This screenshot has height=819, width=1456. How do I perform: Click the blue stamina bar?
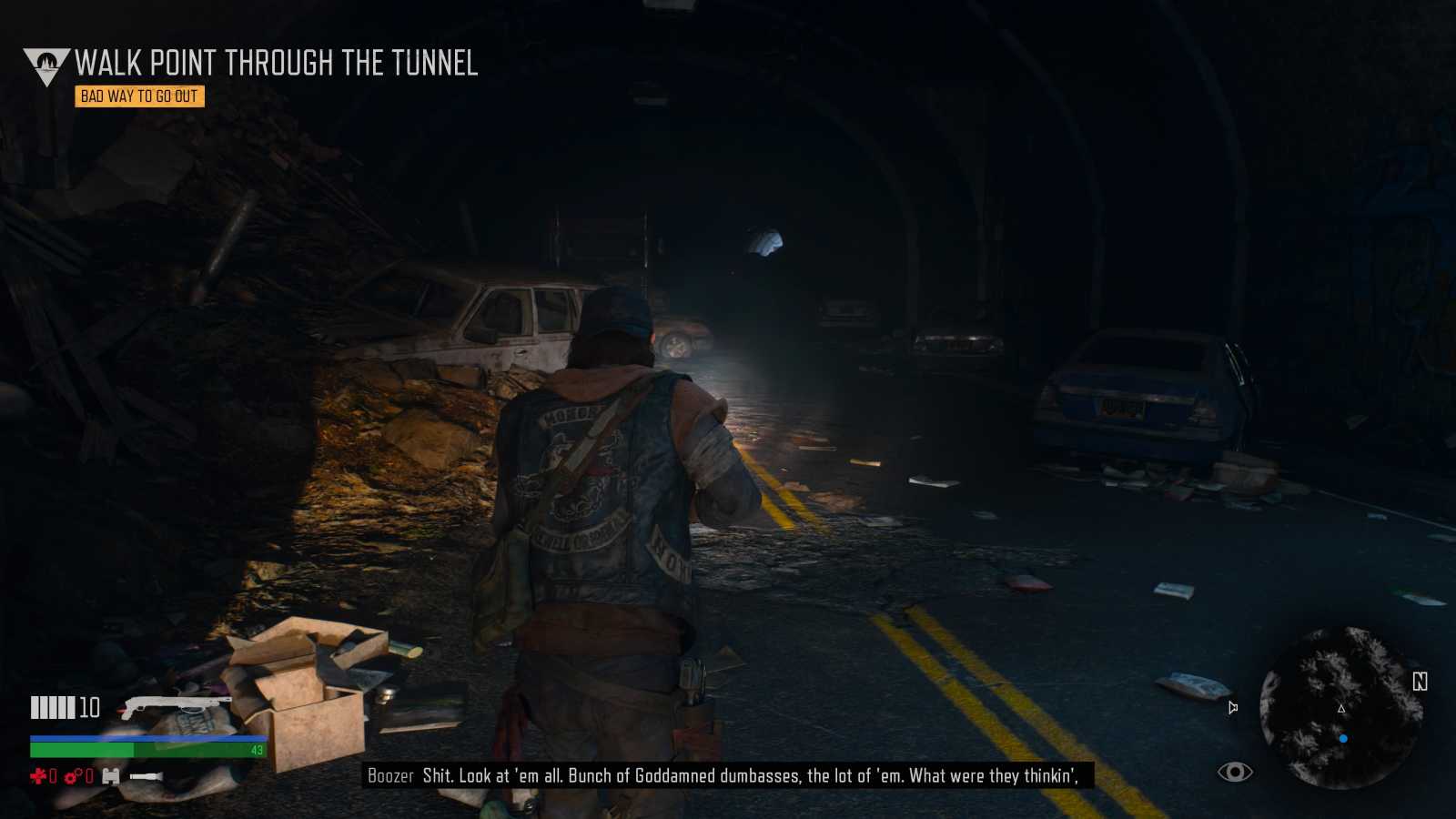[x=146, y=738]
